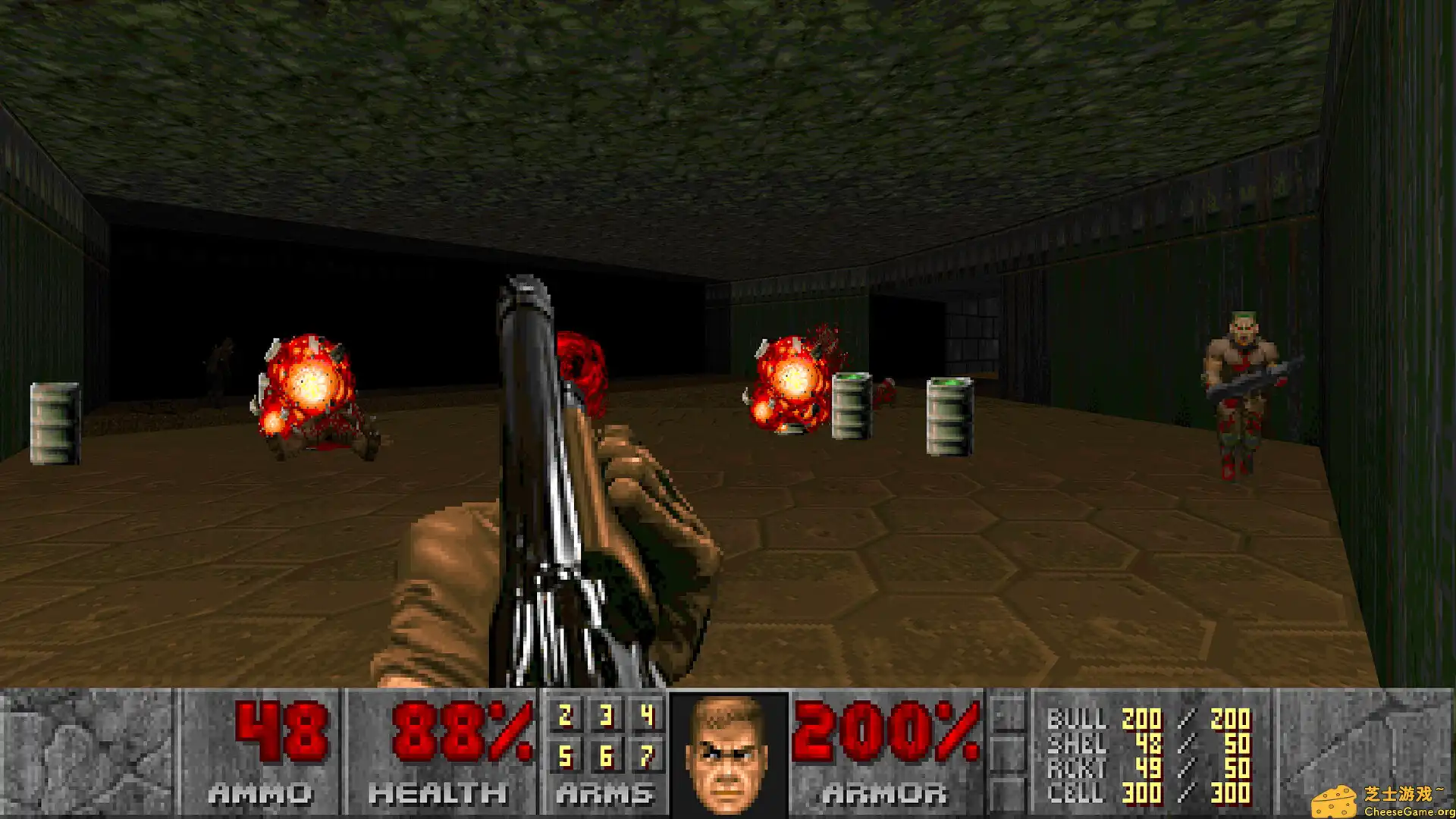Click the green barrel on the left edge
The image size is (1456, 819).
[x=53, y=425]
